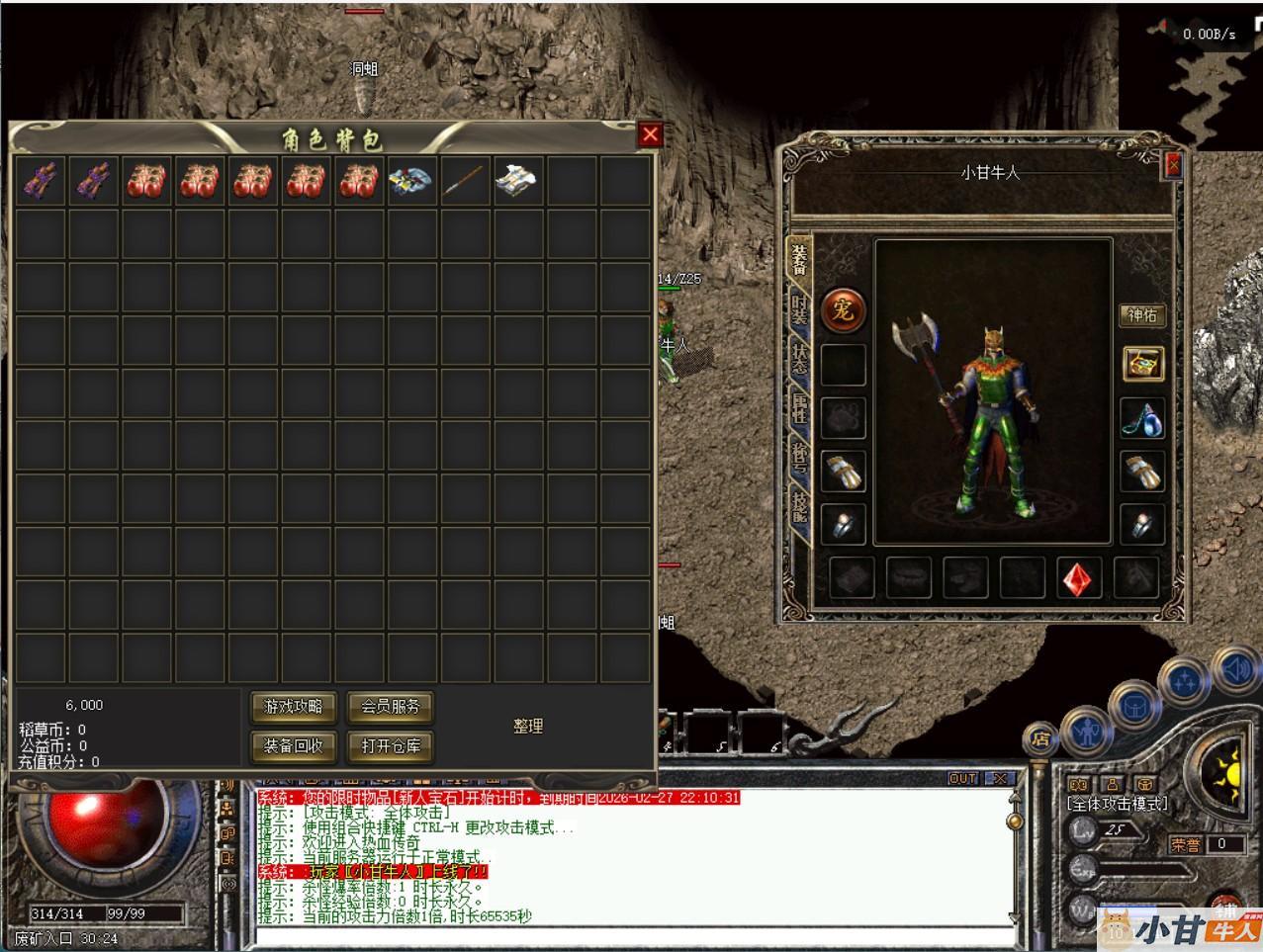The height and width of the screenshot is (952, 1263).
Task: Open 会员服务 member services
Action: [x=390, y=707]
